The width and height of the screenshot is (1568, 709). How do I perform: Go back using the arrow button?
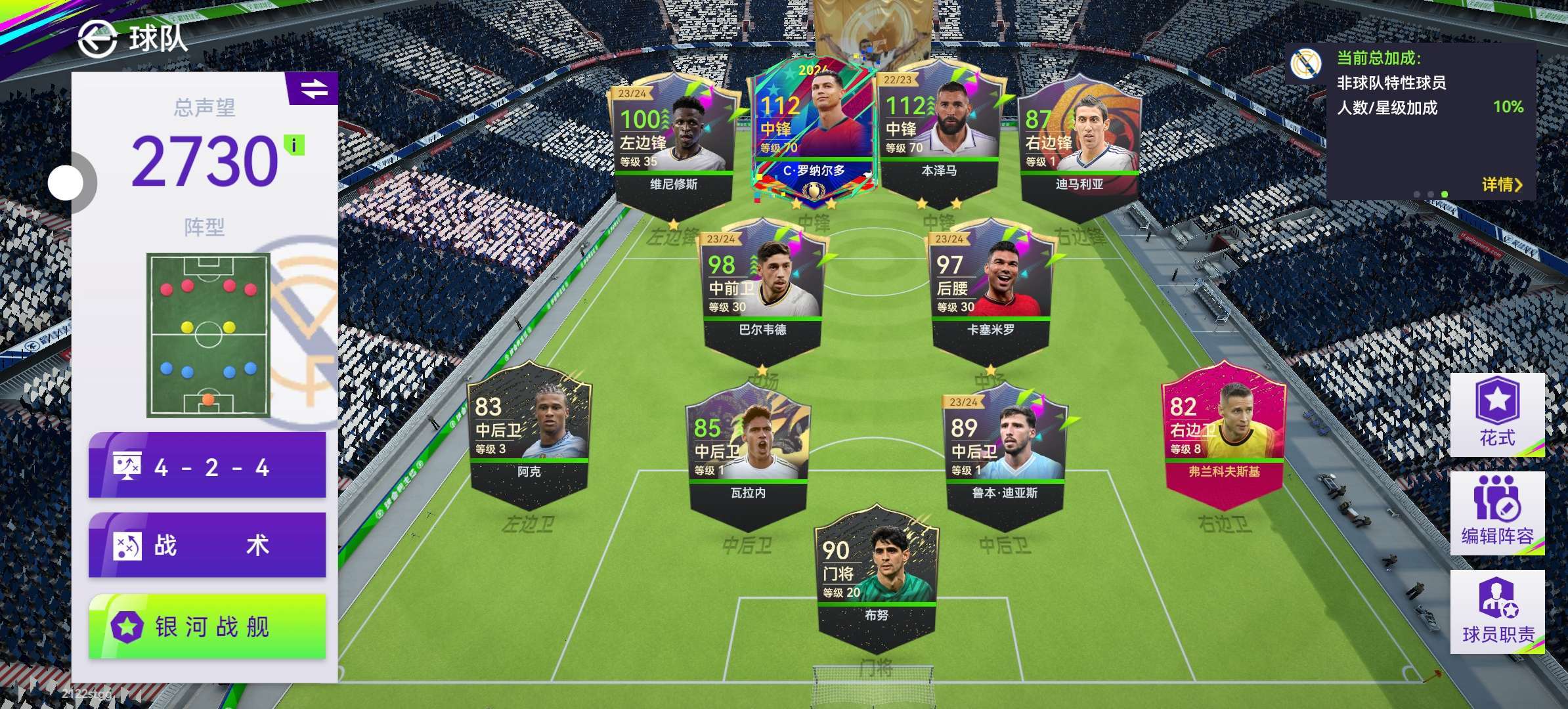(x=97, y=39)
